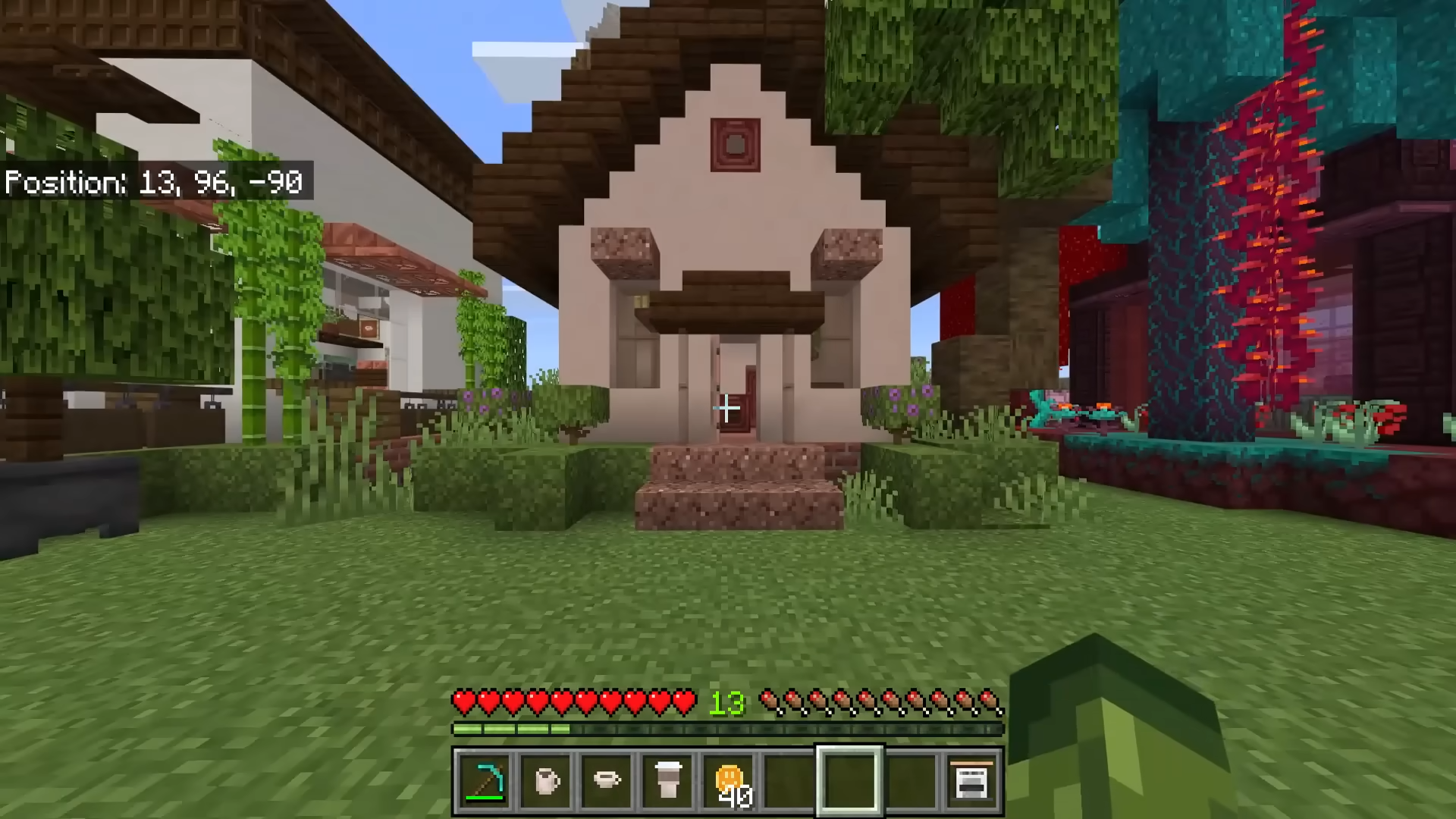Viewport: 1456px width, 819px height.
Task: Click the first red heart in the health bar
Action: click(463, 701)
